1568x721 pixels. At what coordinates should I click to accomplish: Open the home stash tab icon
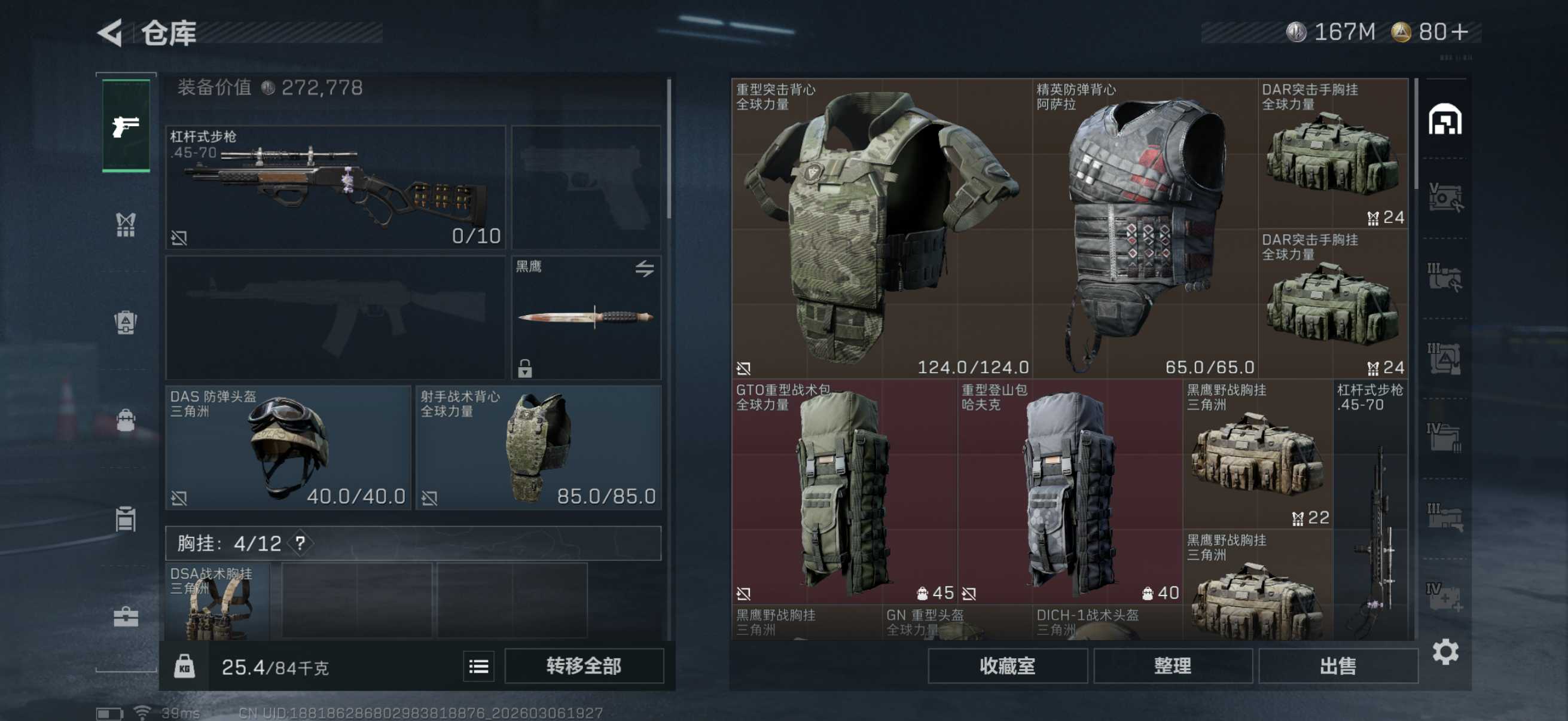(x=1444, y=120)
